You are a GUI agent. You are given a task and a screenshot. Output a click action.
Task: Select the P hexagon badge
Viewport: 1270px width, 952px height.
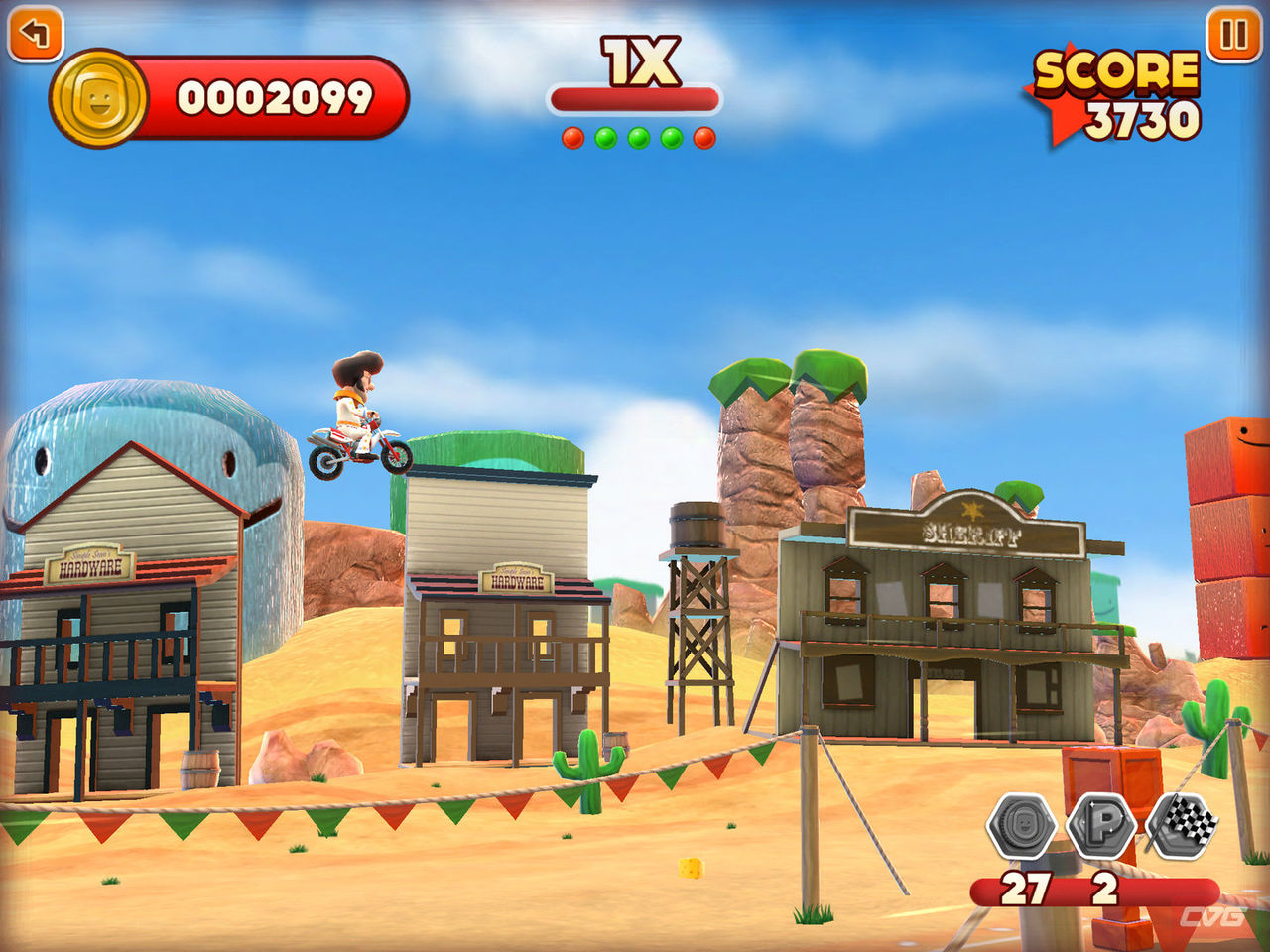coord(1101,825)
